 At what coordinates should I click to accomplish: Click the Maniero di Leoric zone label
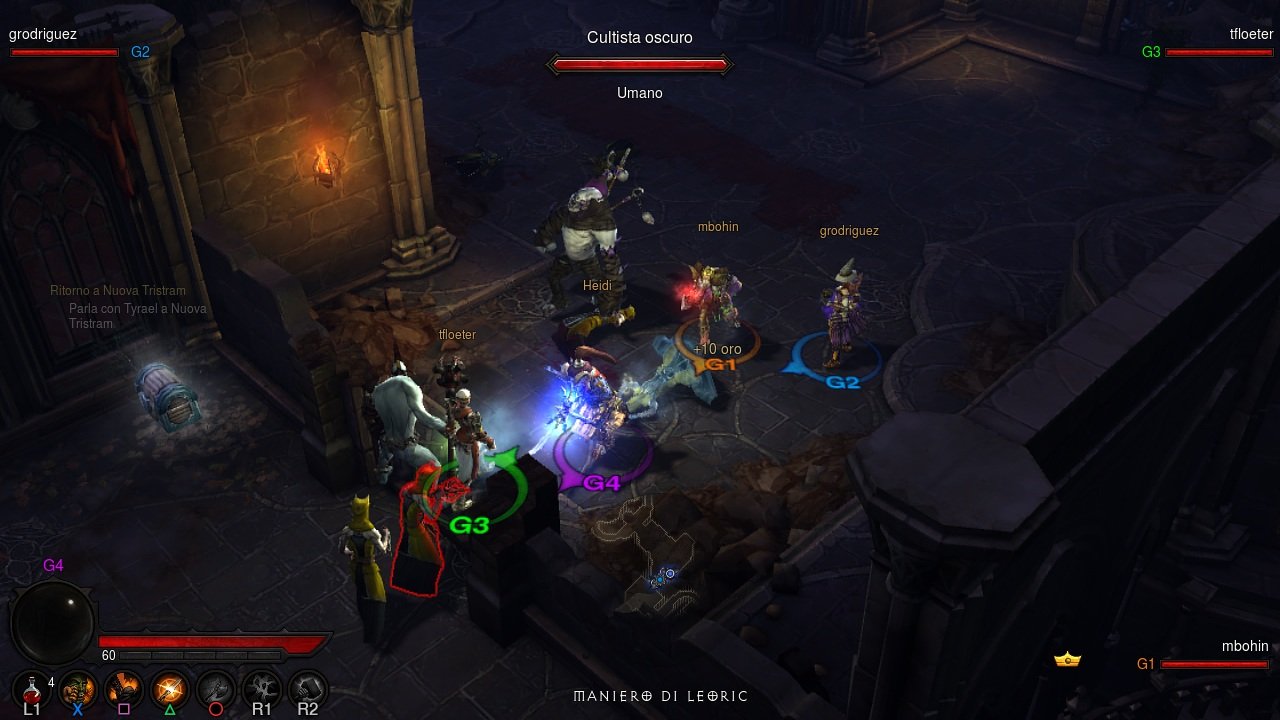(x=662, y=696)
